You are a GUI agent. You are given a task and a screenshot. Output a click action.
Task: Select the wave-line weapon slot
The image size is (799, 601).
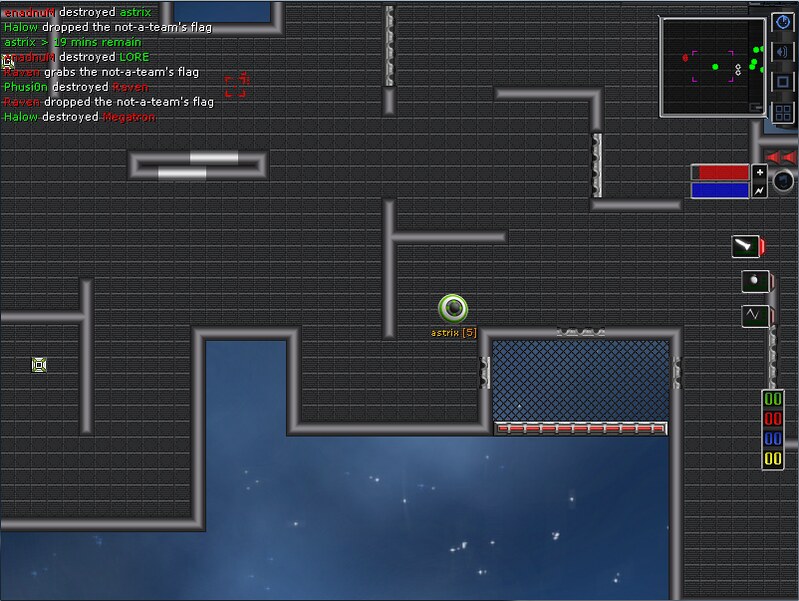[x=754, y=316]
